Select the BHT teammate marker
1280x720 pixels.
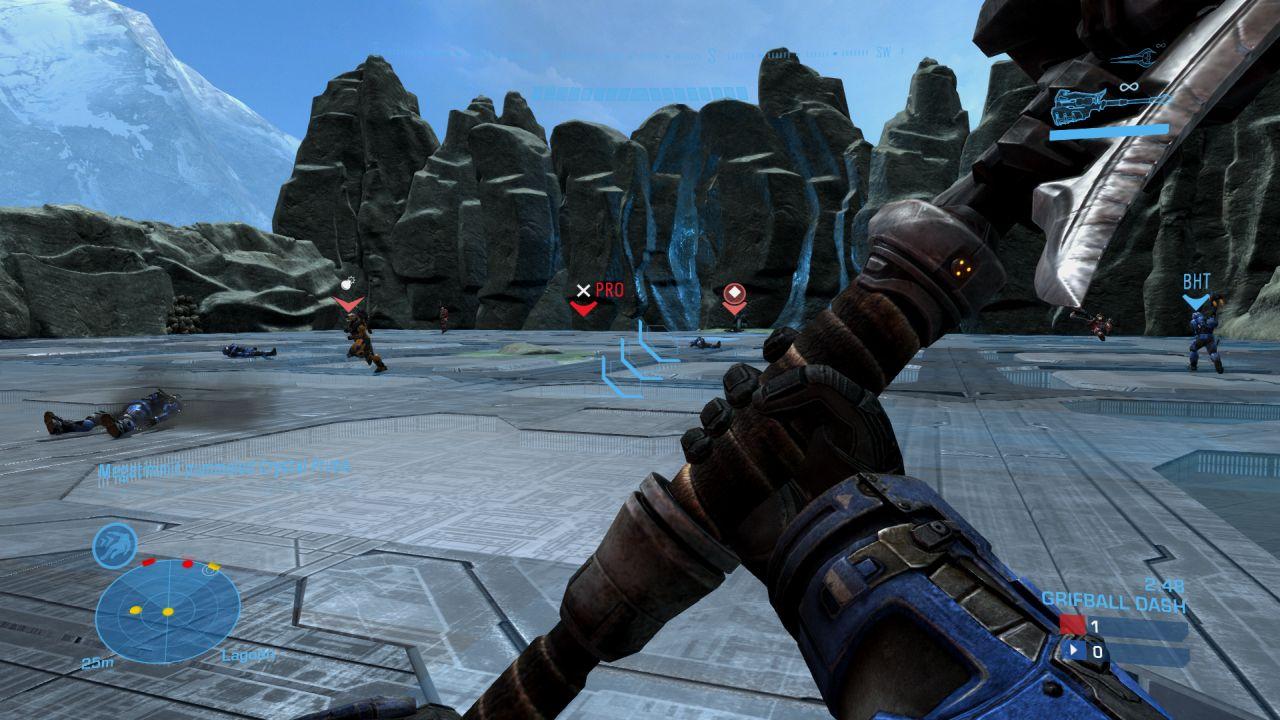(x=1196, y=291)
